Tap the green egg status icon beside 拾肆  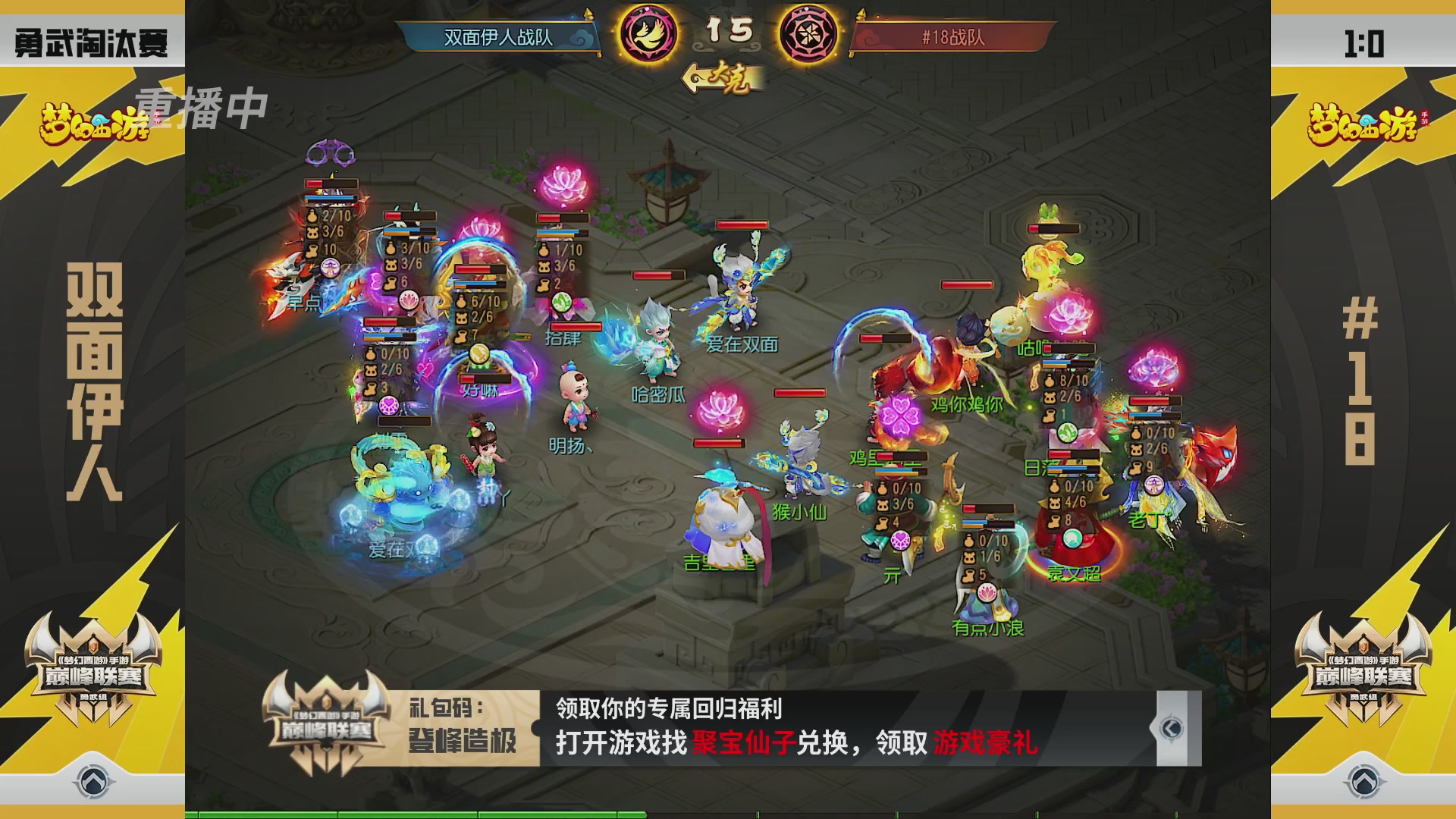pyautogui.click(x=560, y=302)
